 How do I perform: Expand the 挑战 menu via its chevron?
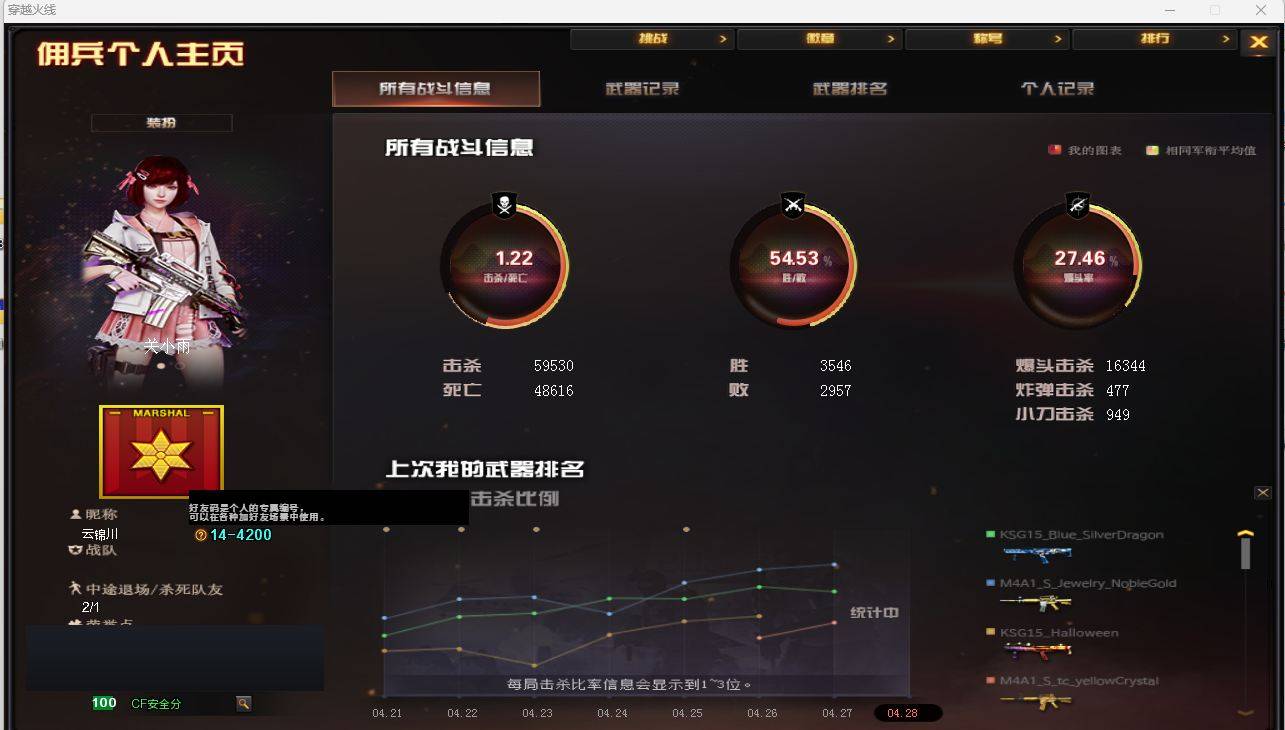tap(723, 38)
